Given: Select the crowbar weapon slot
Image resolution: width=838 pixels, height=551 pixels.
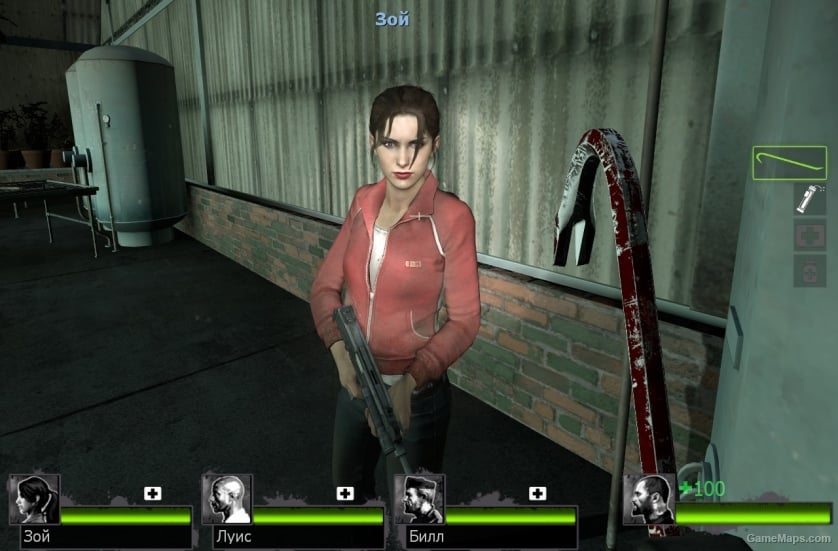Looking at the screenshot, I should 789,163.
